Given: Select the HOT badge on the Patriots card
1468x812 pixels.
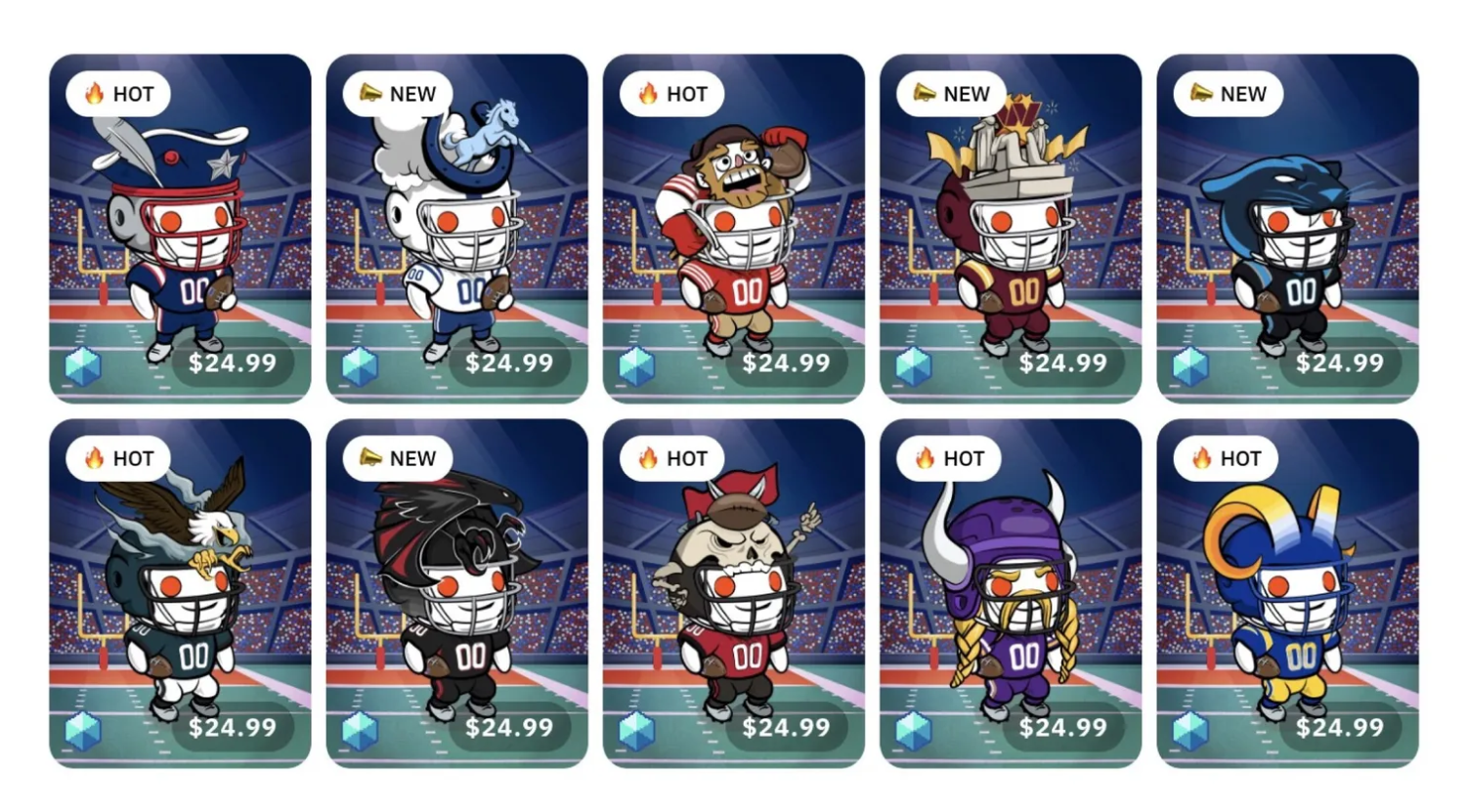Looking at the screenshot, I should point(119,94).
